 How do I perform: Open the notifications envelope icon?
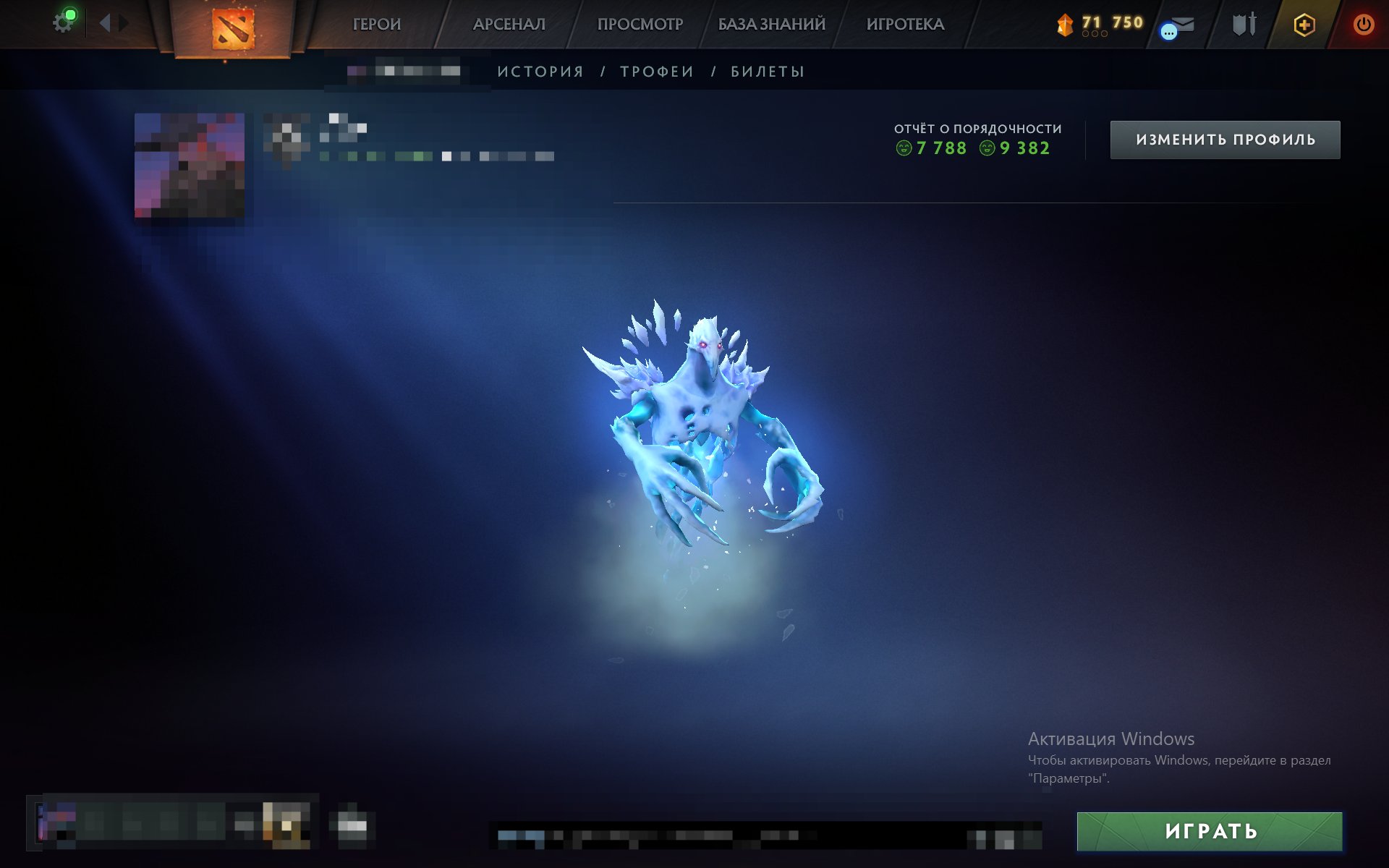pos(1184,22)
